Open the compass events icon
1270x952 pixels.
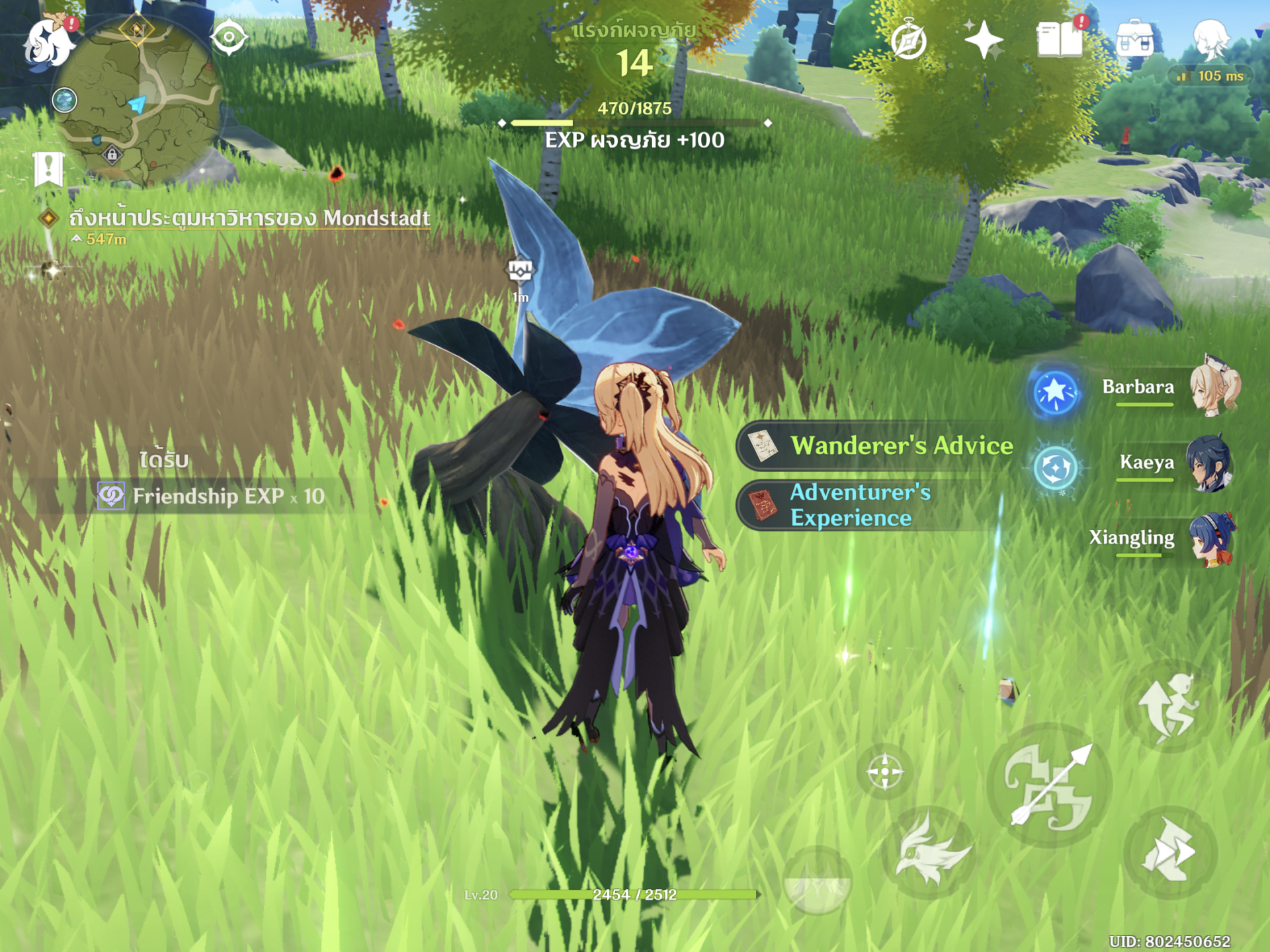pyautogui.click(x=908, y=41)
